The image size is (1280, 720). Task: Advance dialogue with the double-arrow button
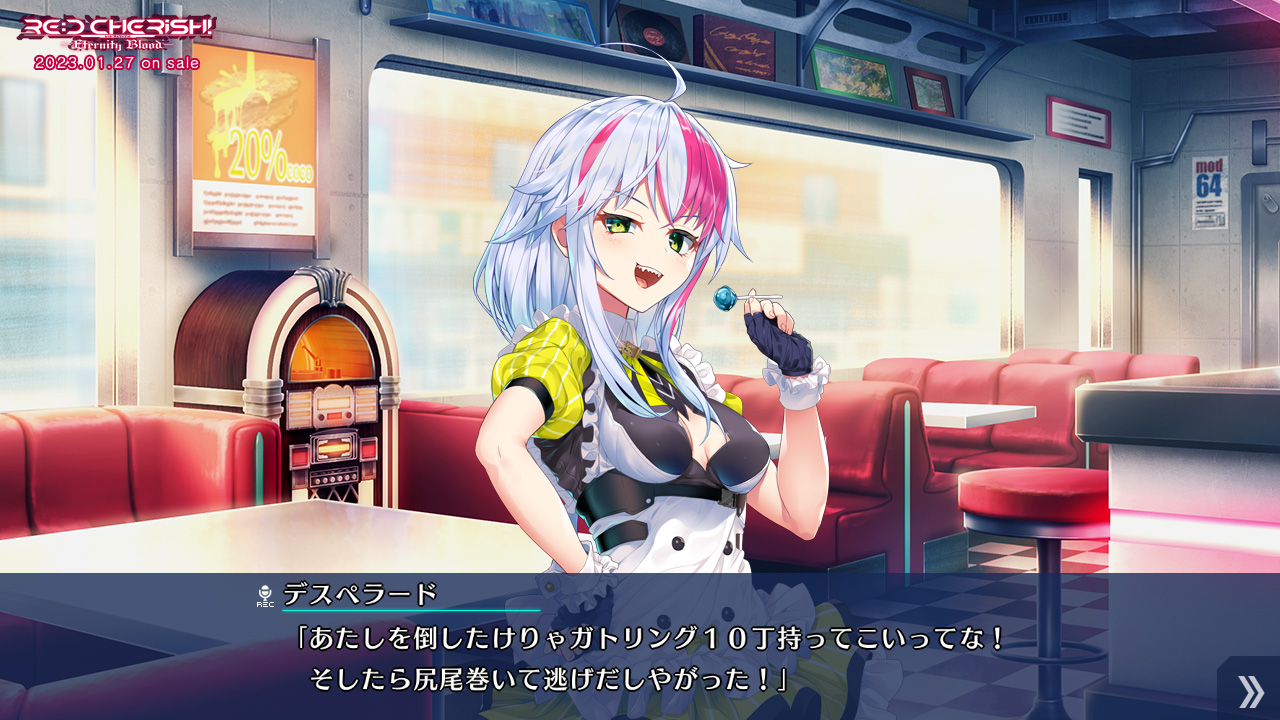click(x=1249, y=690)
